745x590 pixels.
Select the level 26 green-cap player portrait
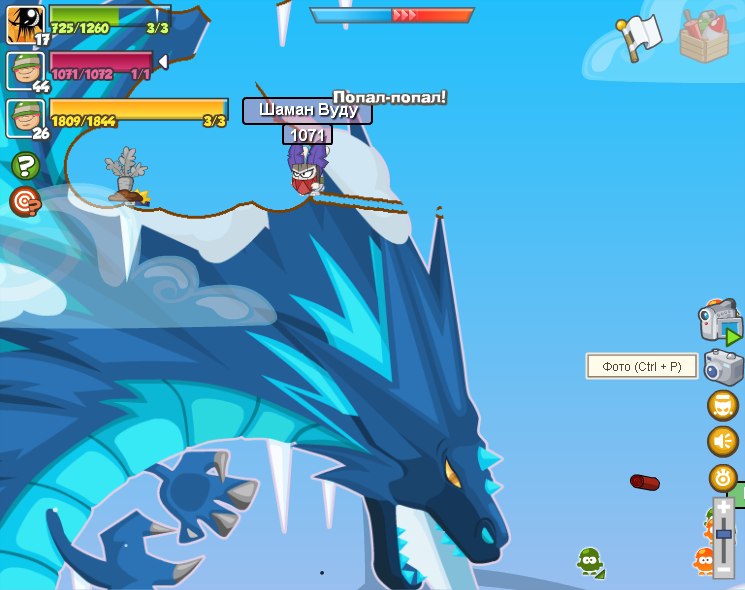pyautogui.click(x=23, y=118)
